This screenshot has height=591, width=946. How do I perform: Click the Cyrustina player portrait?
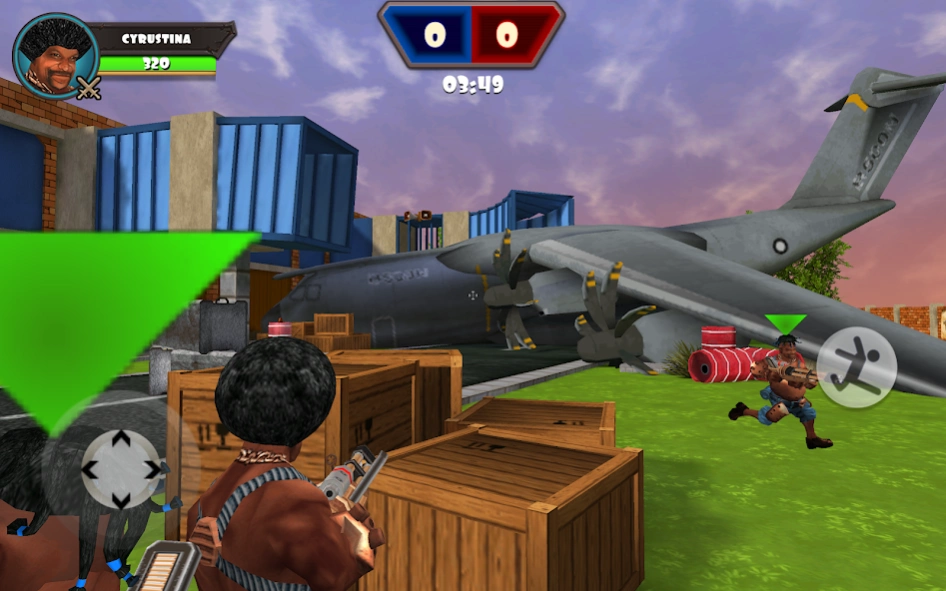55,56
